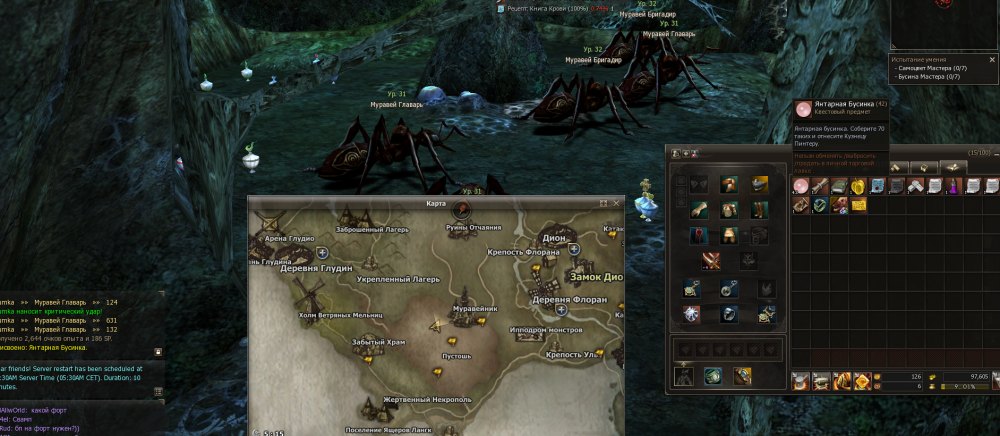The width and height of the screenshot is (1000, 436).
Task: Click the equipped chest armor slot
Action: coord(729,209)
